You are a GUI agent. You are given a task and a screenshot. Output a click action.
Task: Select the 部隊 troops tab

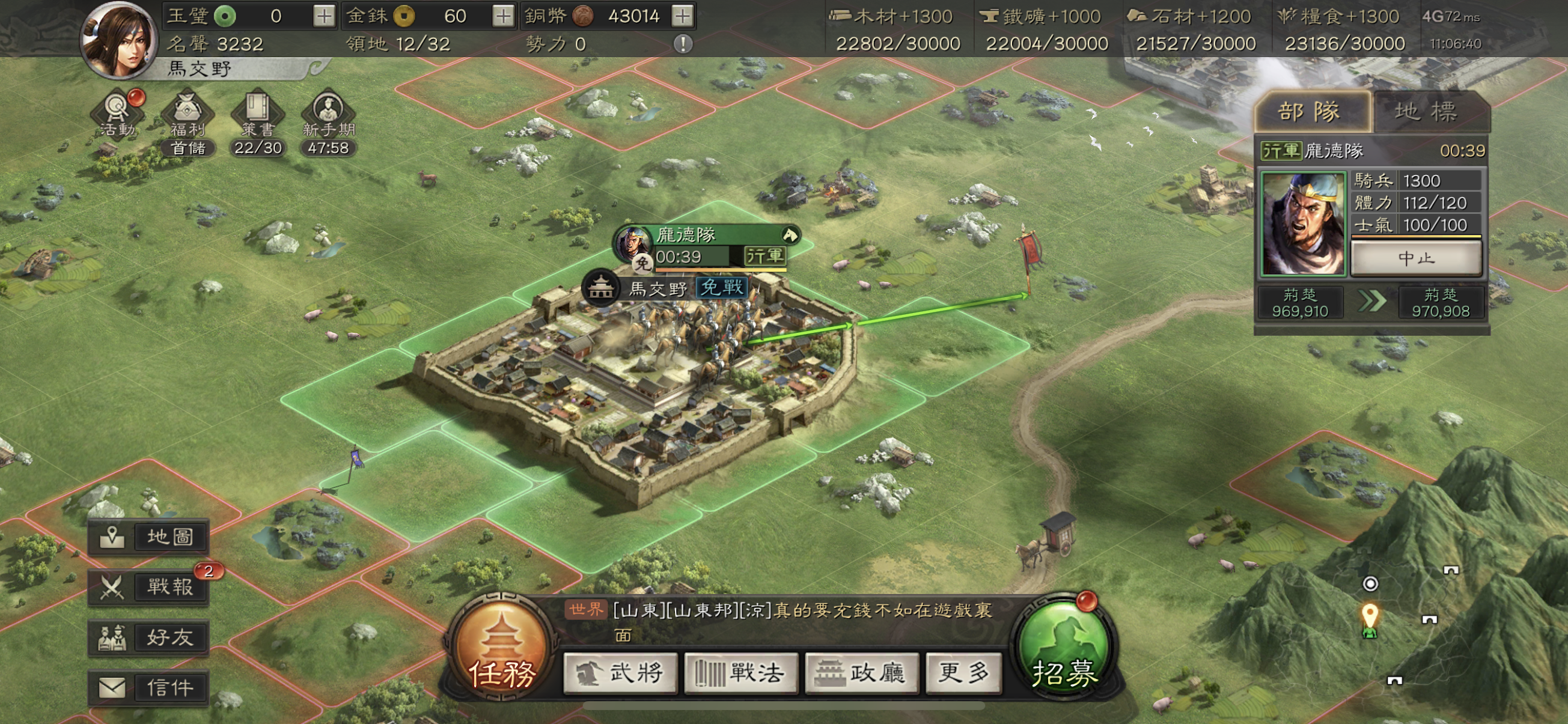[x=1310, y=112]
